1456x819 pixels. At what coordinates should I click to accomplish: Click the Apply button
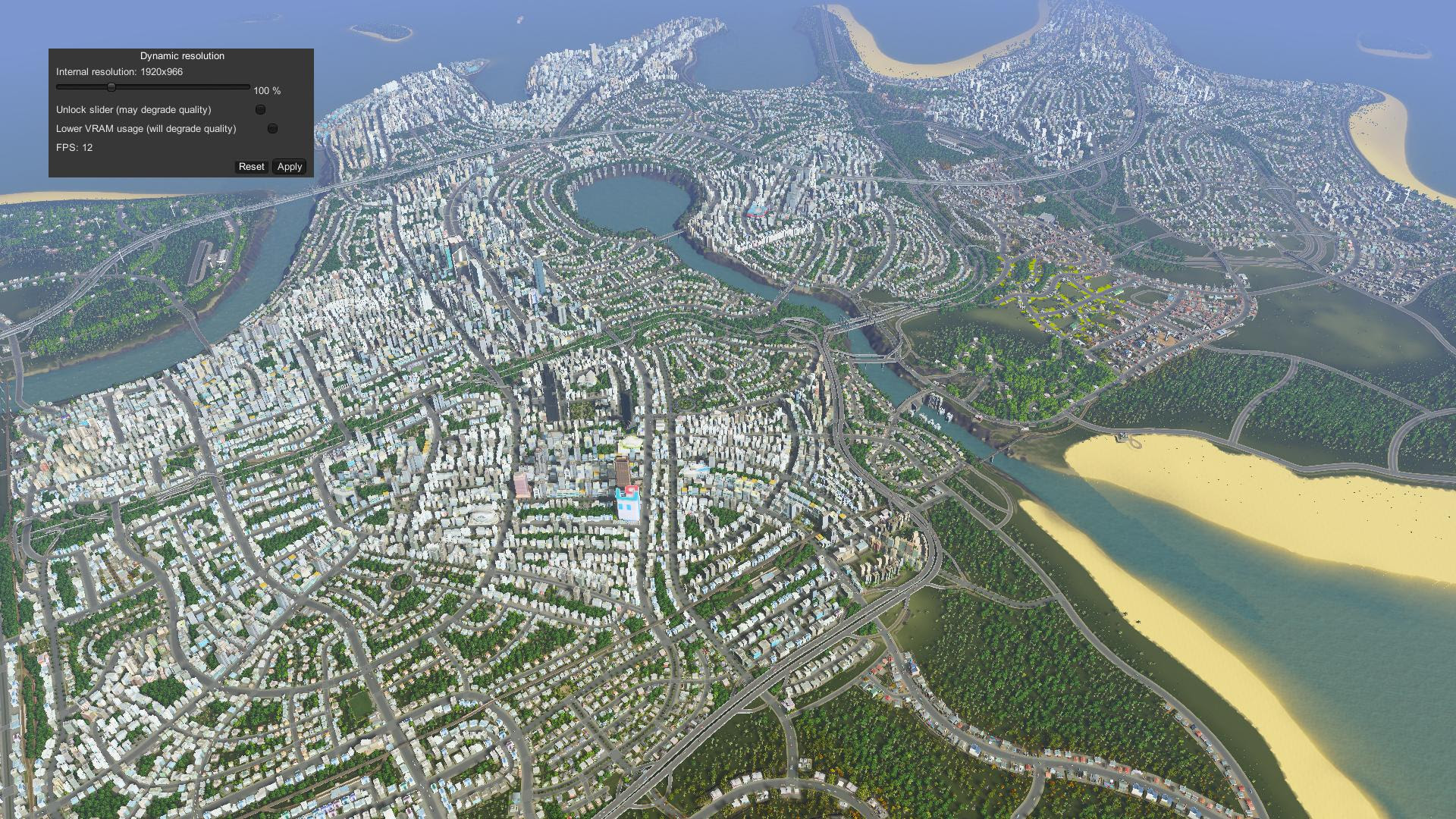click(289, 167)
